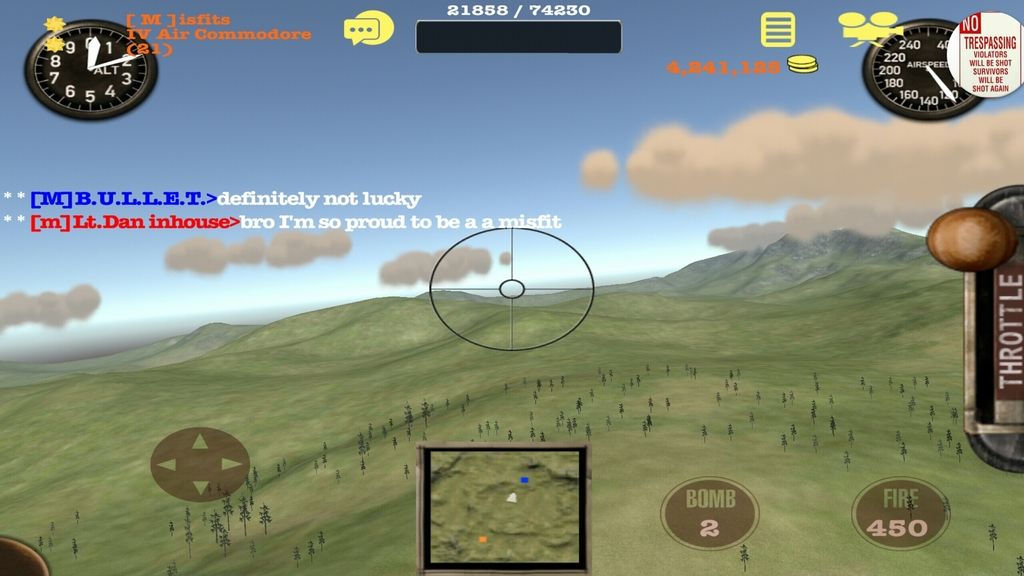
Task: Click the No Trespassing sign
Action: click(x=990, y=54)
